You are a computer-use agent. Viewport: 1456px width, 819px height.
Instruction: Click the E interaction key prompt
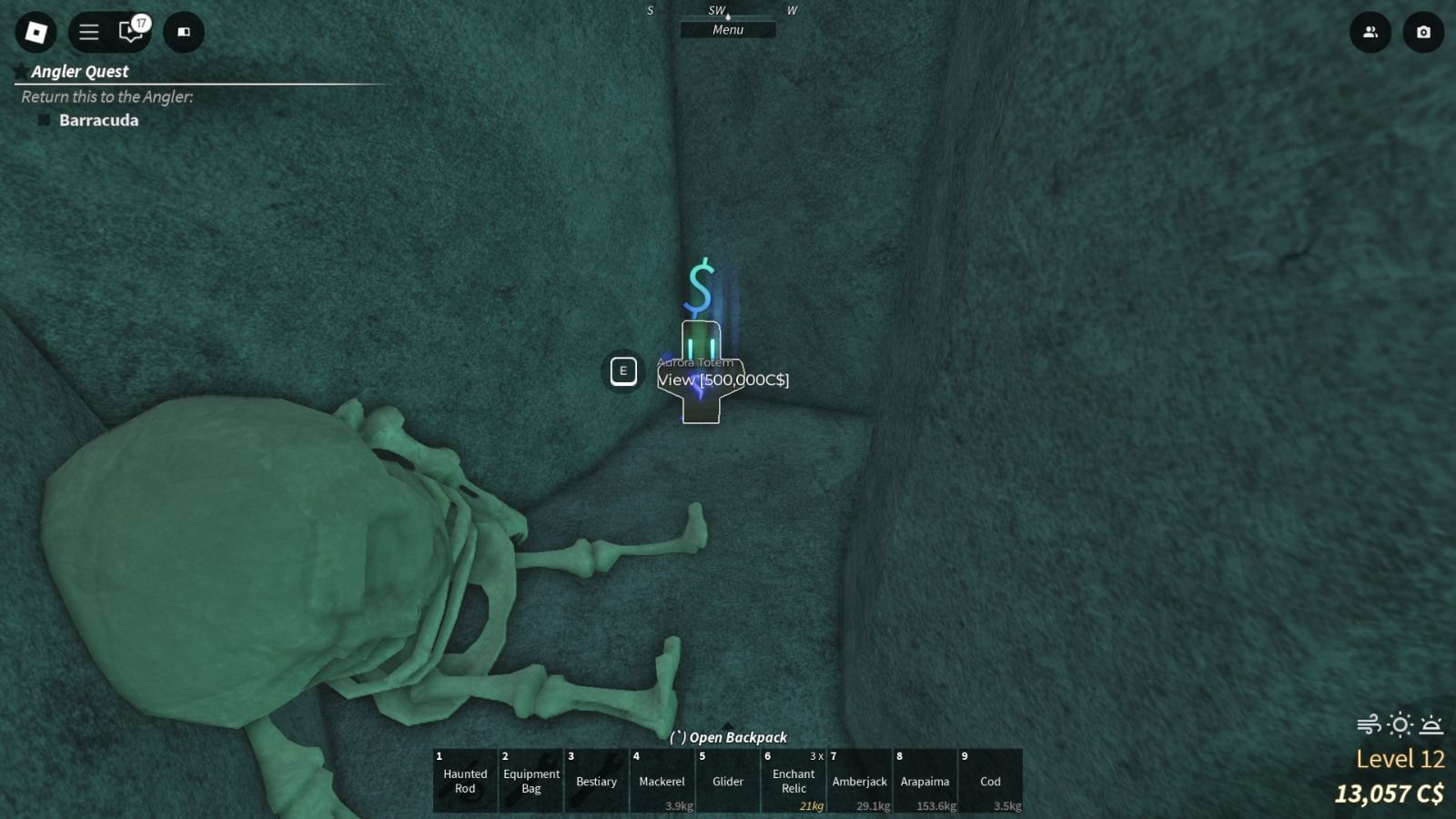[623, 371]
